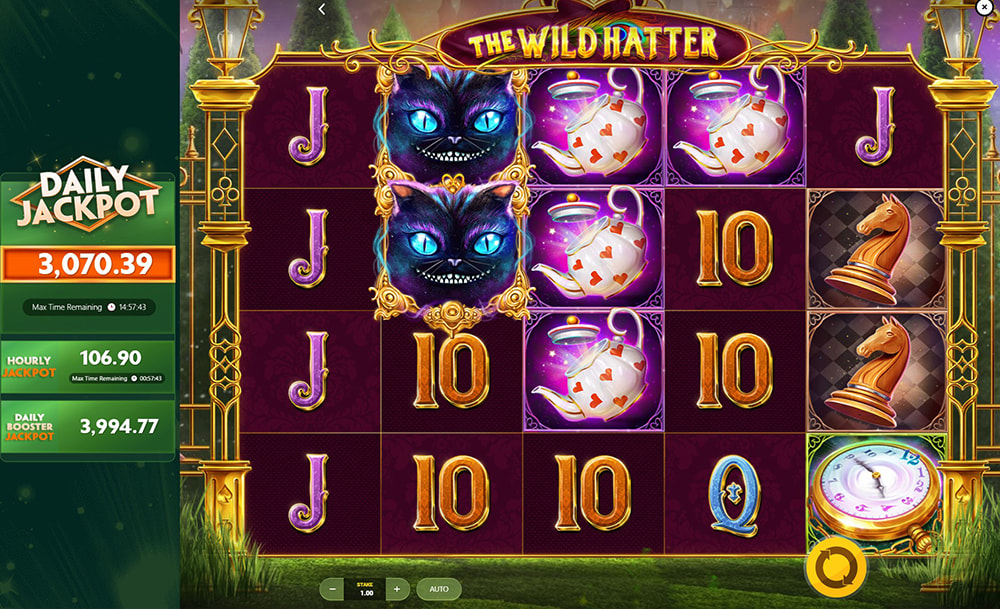Image resolution: width=1000 pixels, height=609 pixels.
Task: Close the game with the top-right X
Action: (x=981, y=7)
